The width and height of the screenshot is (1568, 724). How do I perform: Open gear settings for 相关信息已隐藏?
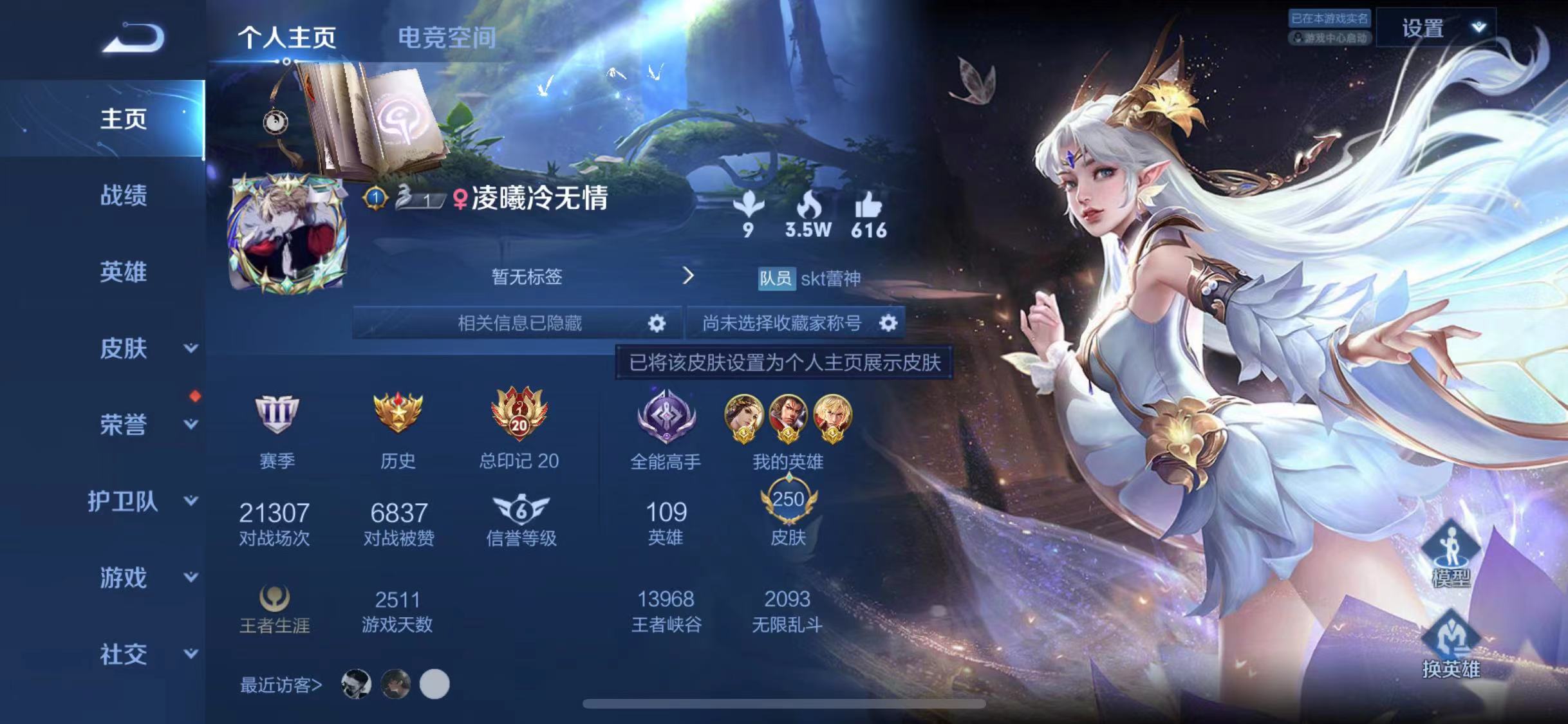point(656,323)
